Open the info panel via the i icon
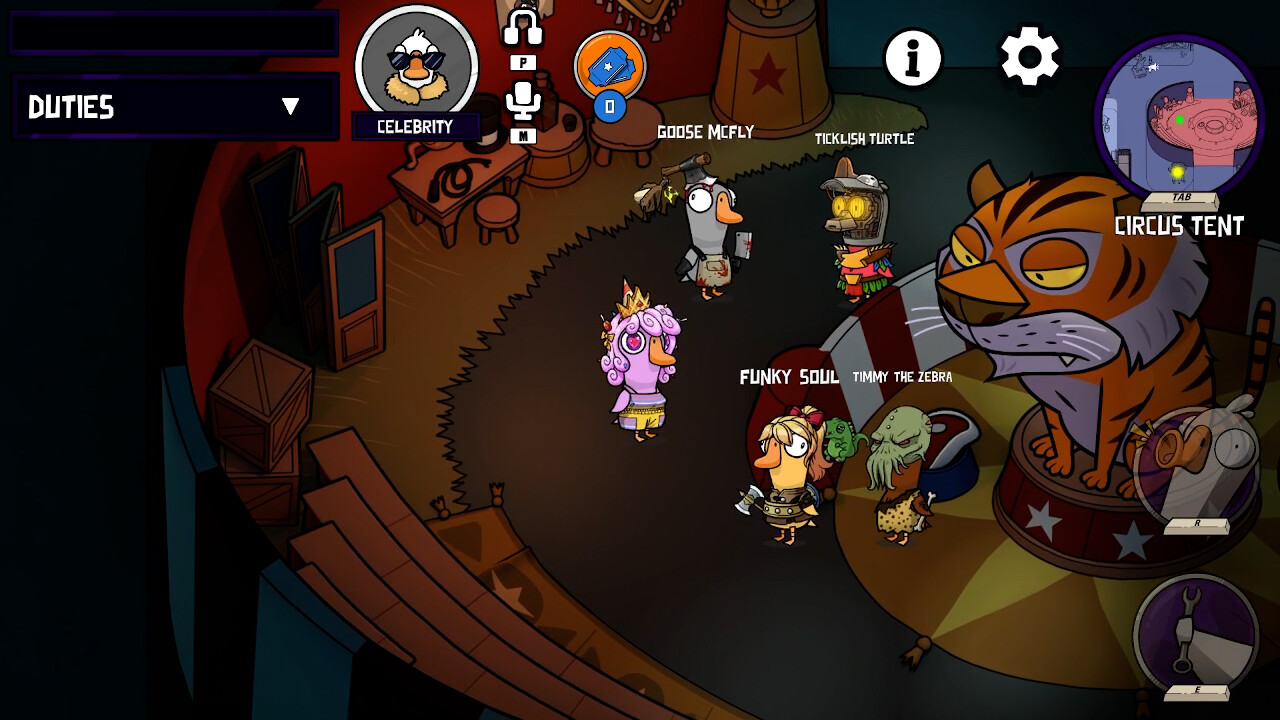 pos(911,56)
